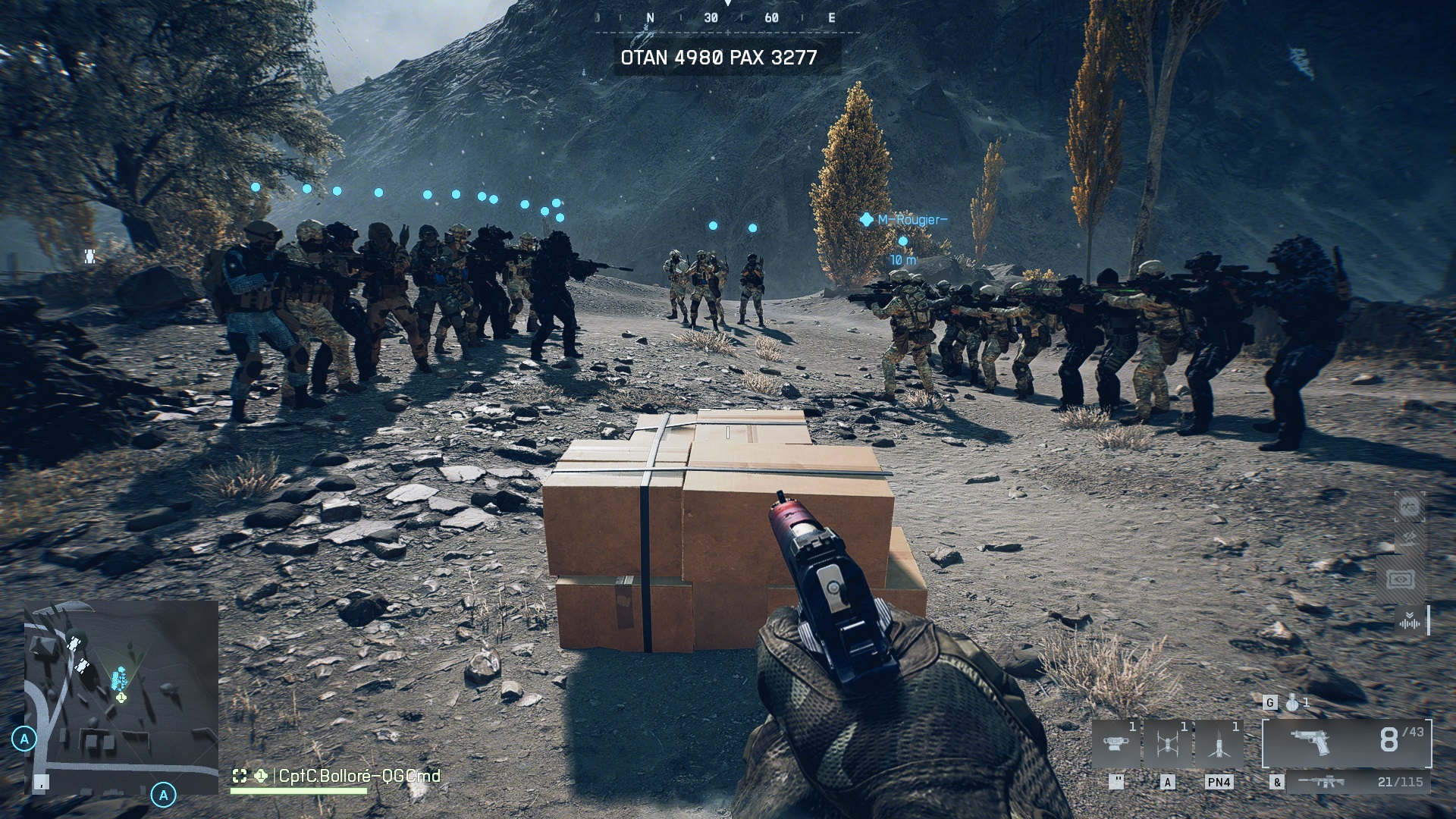Image resolution: width=1456 pixels, height=819 pixels.
Task: Switch to the suppressed assault rifle slot
Action: coord(1322,782)
